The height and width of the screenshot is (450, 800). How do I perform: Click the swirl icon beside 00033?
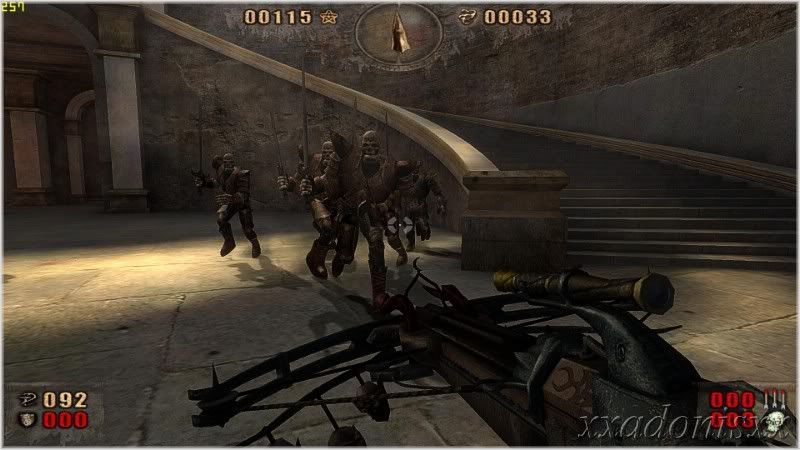pyautogui.click(x=467, y=17)
